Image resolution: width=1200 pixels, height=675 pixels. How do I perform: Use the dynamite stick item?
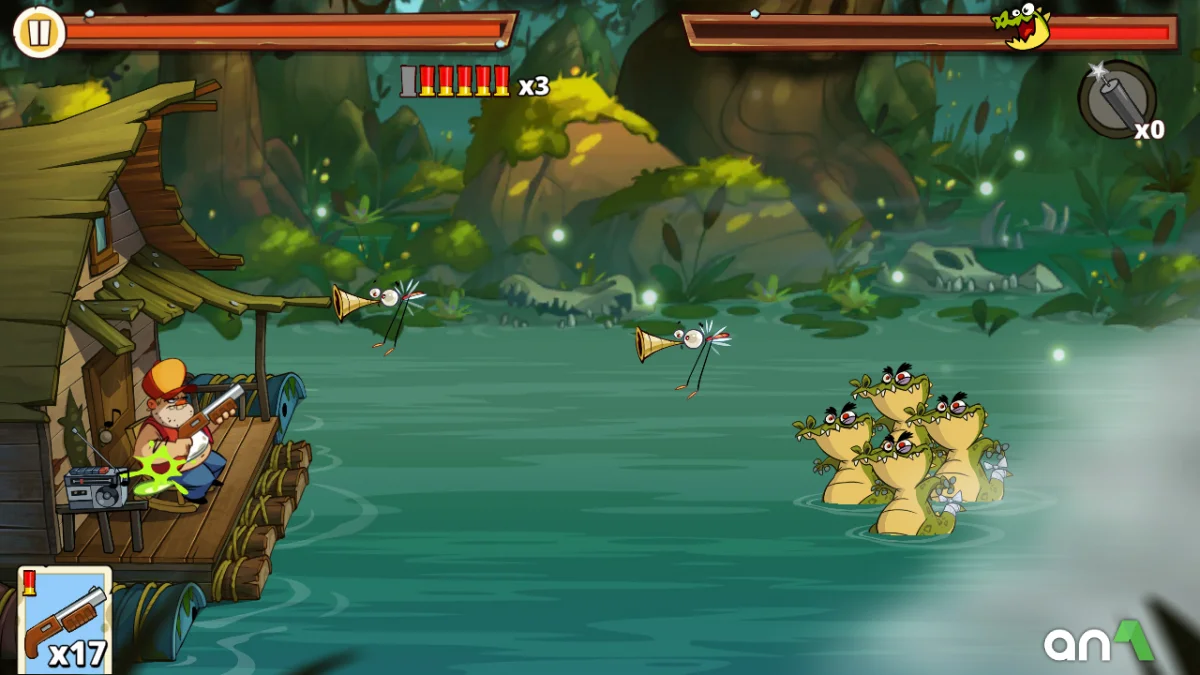tap(1117, 99)
